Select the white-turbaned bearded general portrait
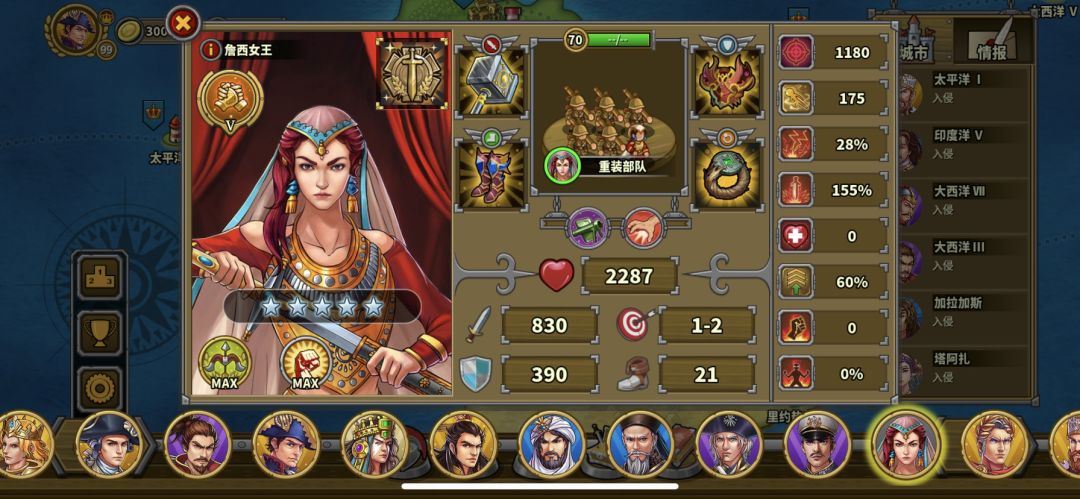Image resolution: width=1080 pixels, height=499 pixels. click(x=551, y=443)
